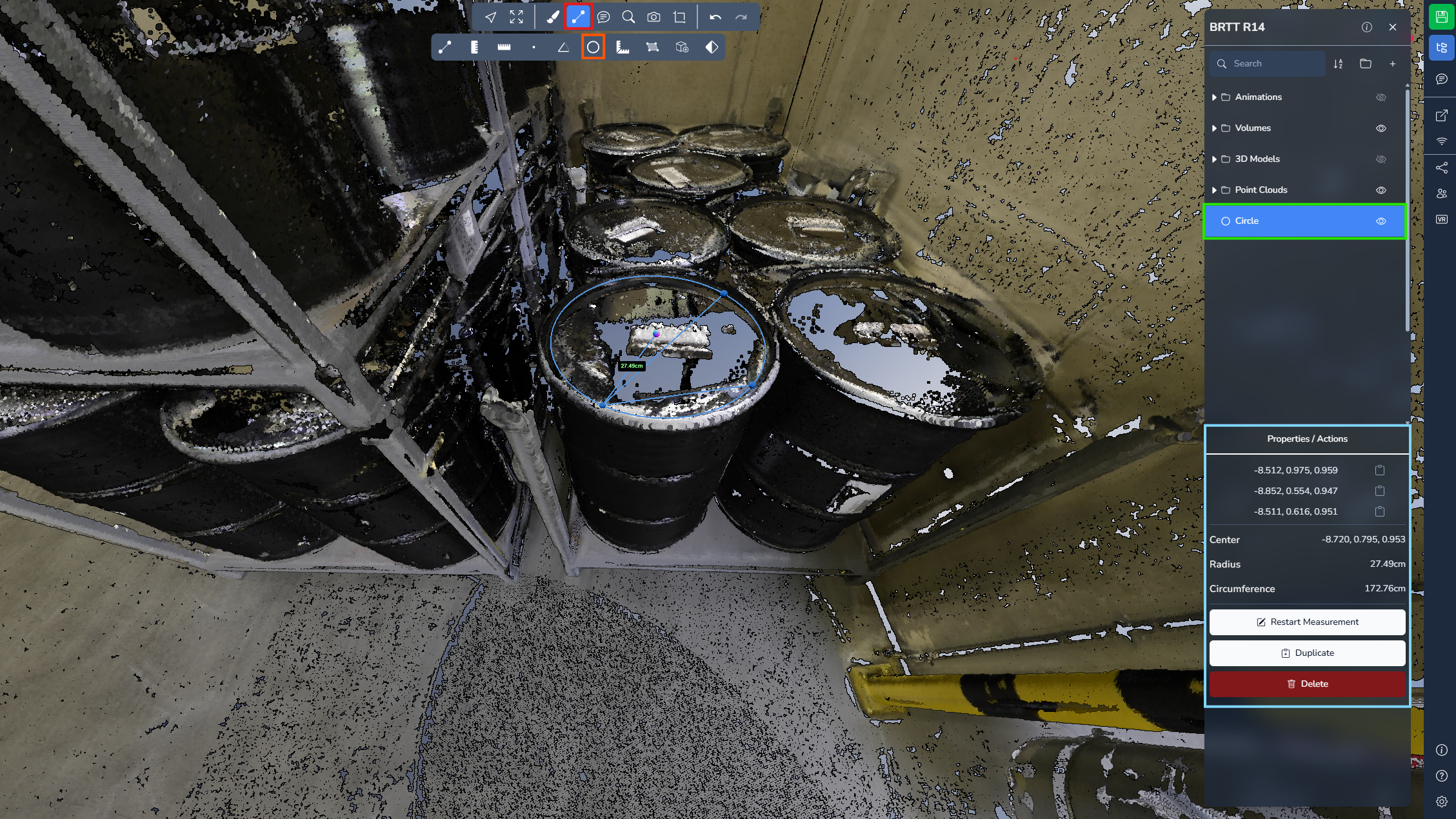Toggle visibility of the Volumes folder
The width and height of the screenshot is (1456, 819).
pos(1381,128)
